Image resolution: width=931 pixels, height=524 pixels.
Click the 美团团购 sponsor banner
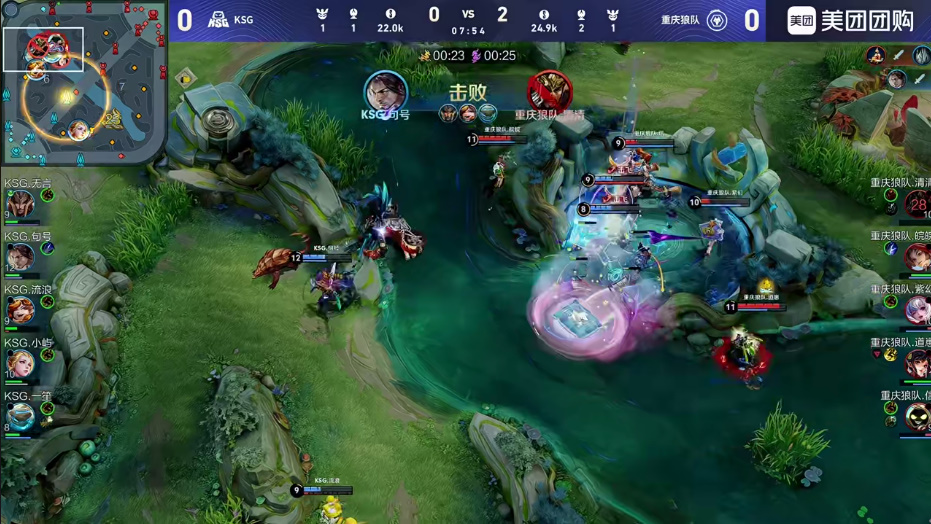[x=849, y=20]
